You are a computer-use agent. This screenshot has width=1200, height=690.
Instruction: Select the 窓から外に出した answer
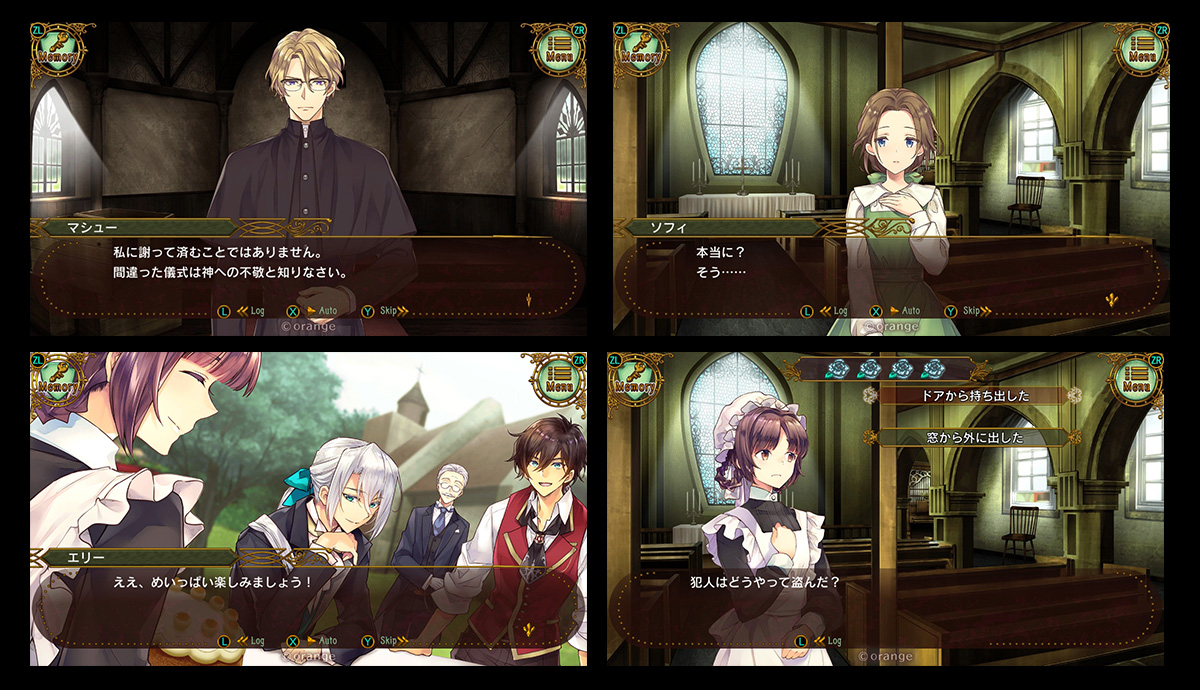tap(972, 437)
